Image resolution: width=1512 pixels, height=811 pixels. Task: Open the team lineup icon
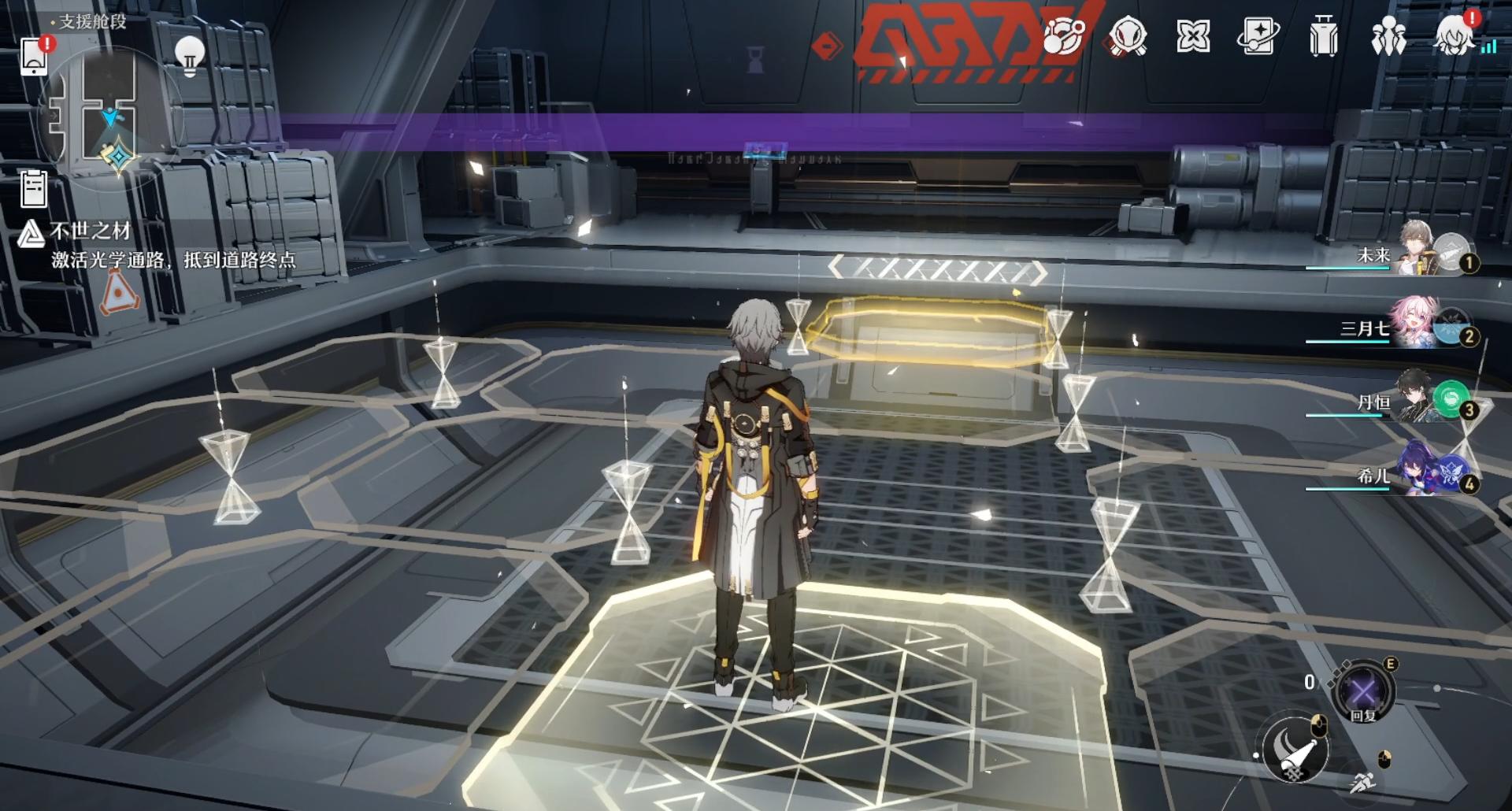(x=1388, y=36)
